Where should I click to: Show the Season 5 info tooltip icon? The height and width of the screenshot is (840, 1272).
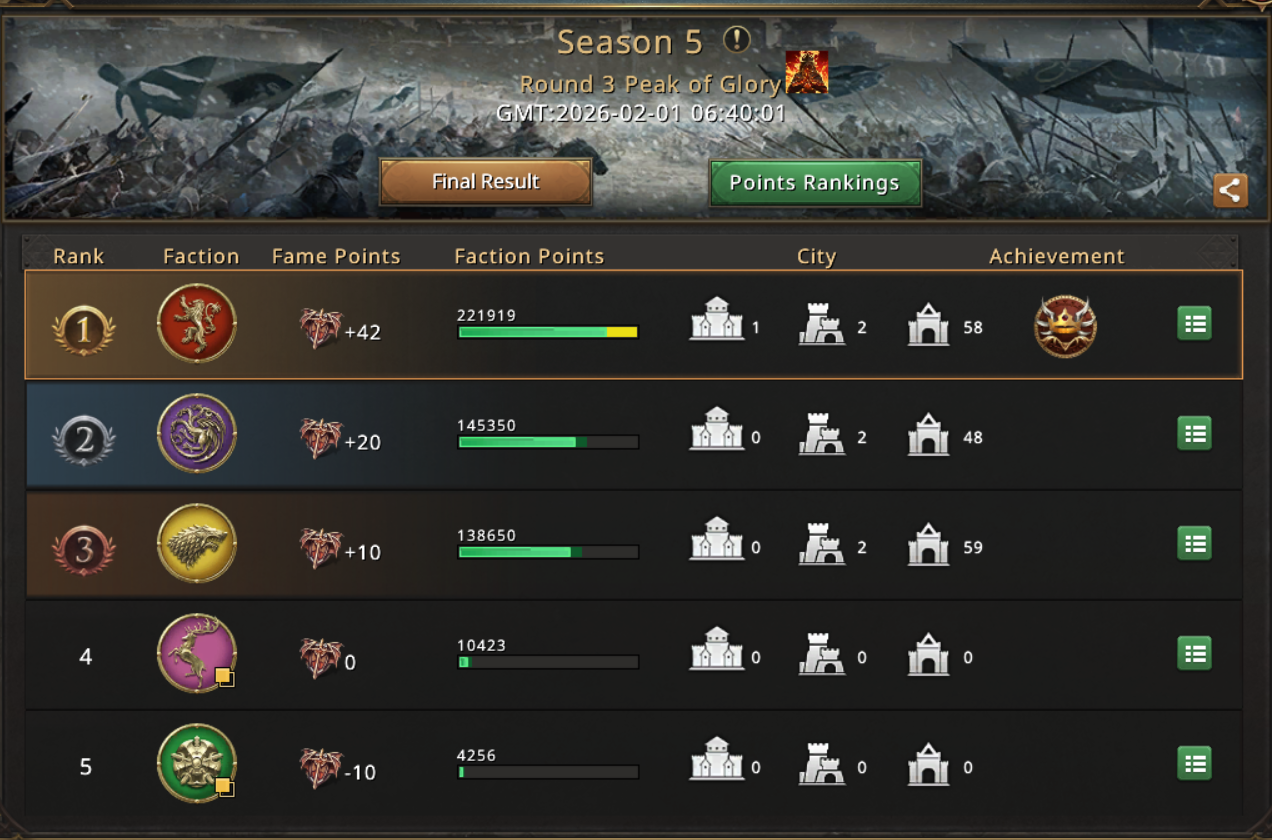pyautogui.click(x=737, y=40)
